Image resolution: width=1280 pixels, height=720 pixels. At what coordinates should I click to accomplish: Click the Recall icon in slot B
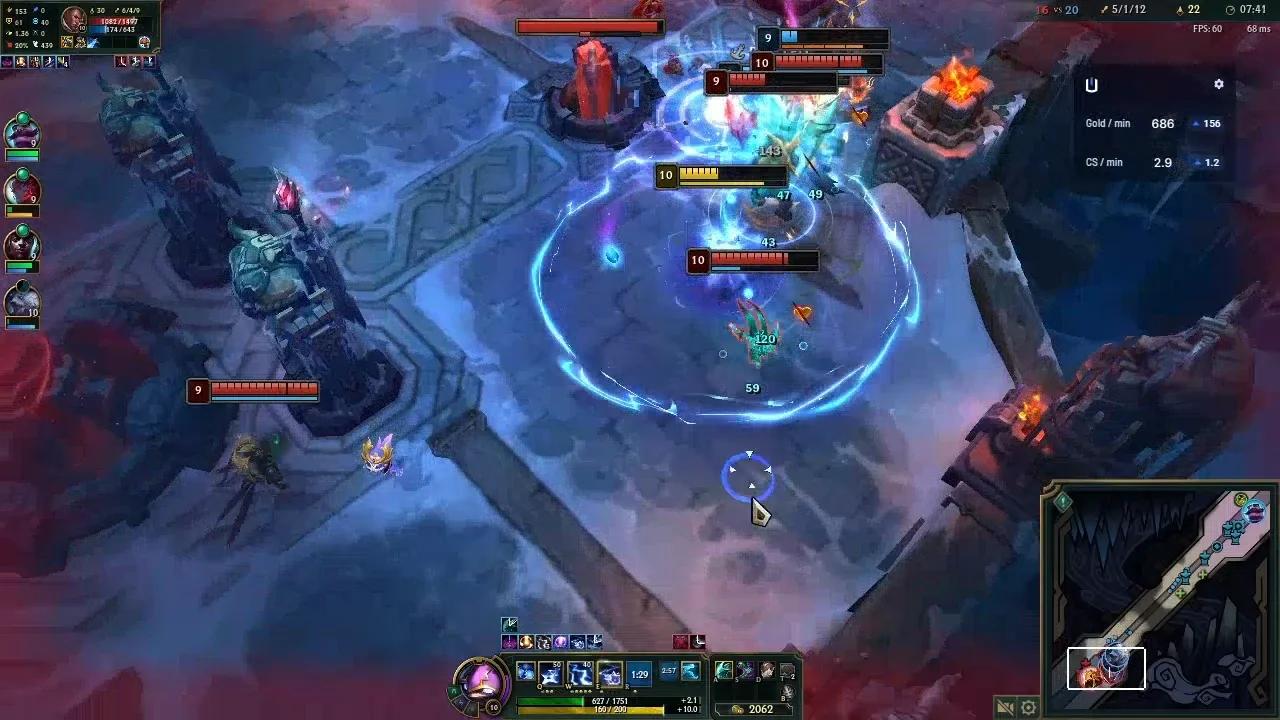click(x=788, y=691)
